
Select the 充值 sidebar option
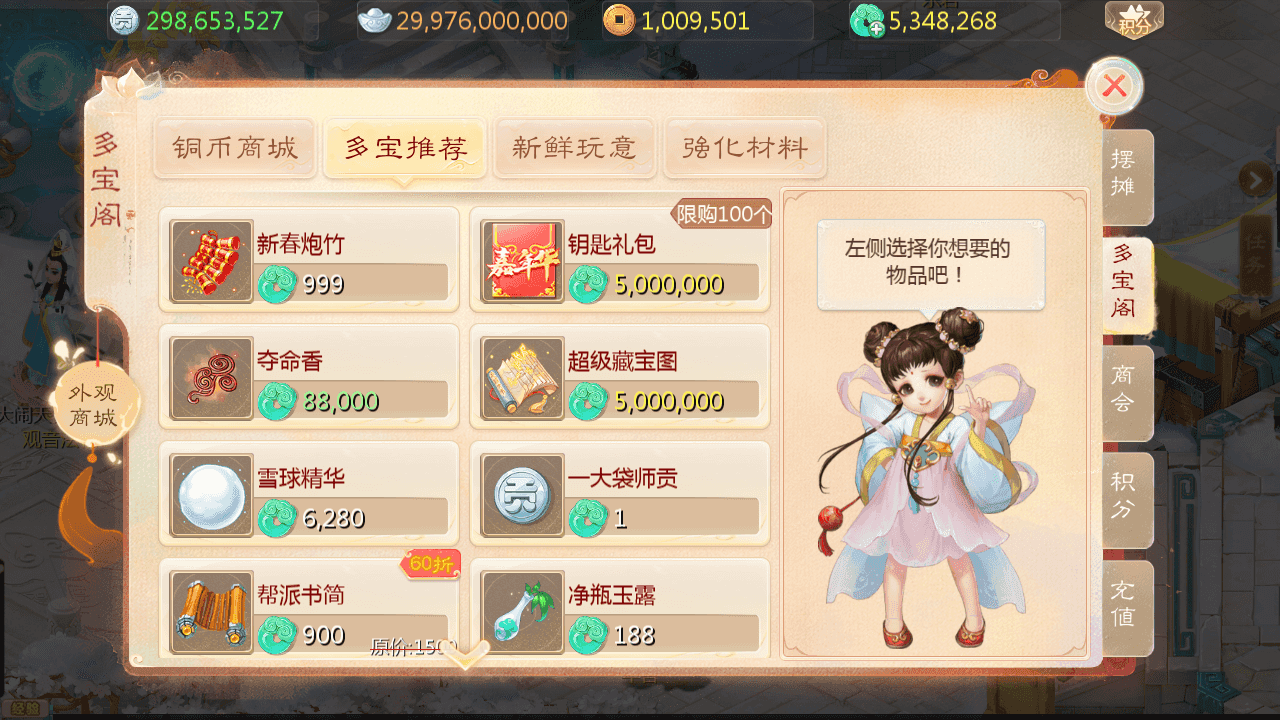click(1123, 605)
